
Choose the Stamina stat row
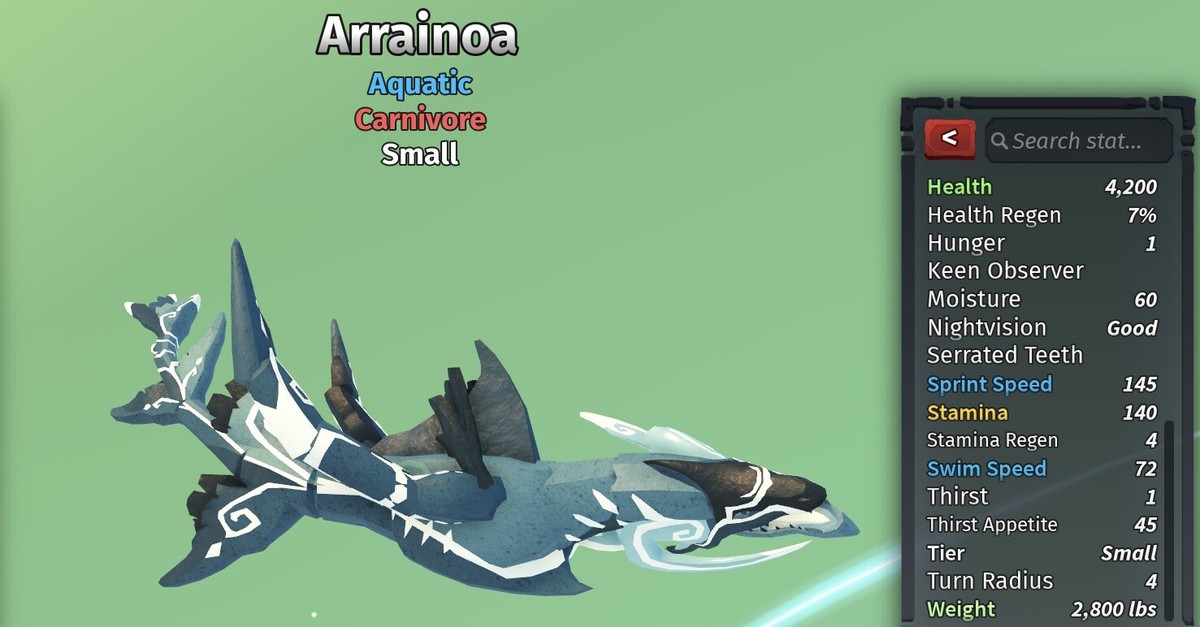point(1040,412)
